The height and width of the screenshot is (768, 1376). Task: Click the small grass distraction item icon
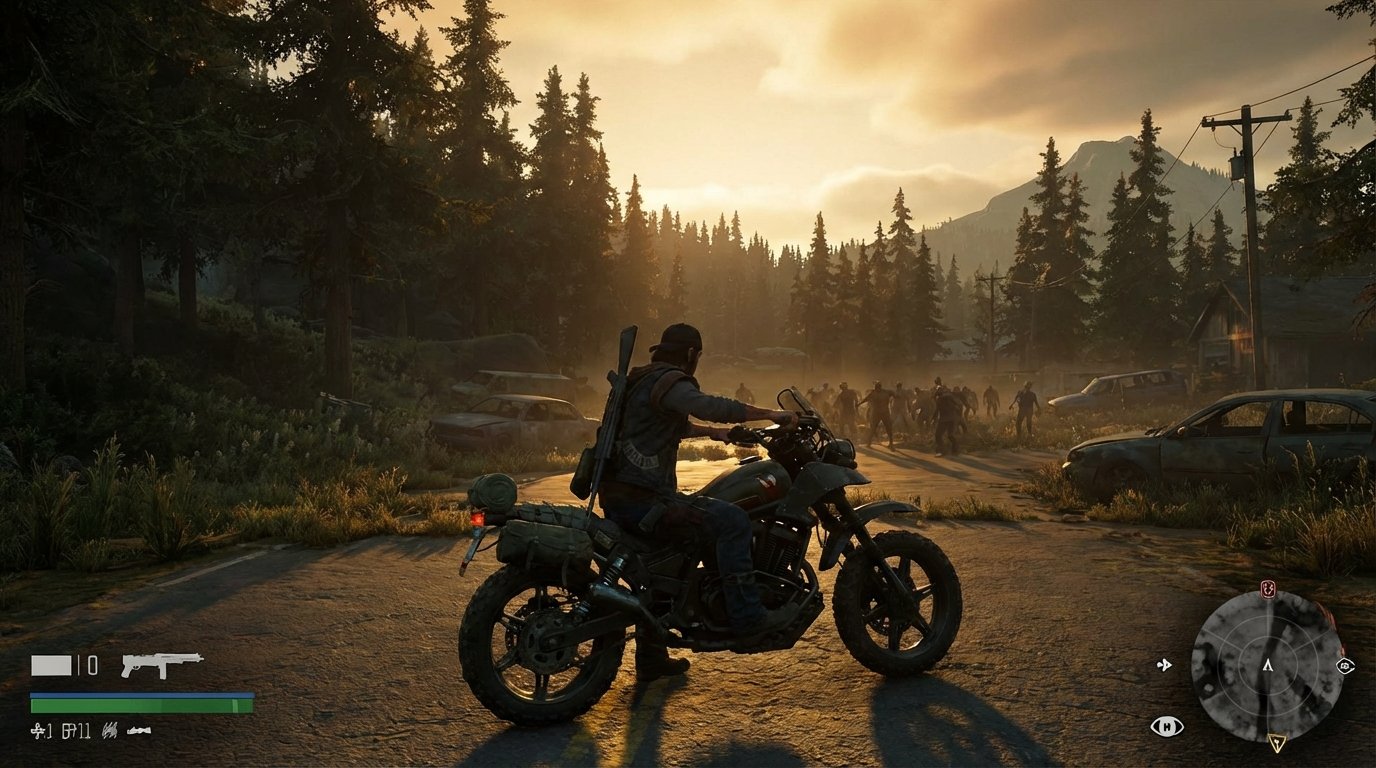pos(110,730)
